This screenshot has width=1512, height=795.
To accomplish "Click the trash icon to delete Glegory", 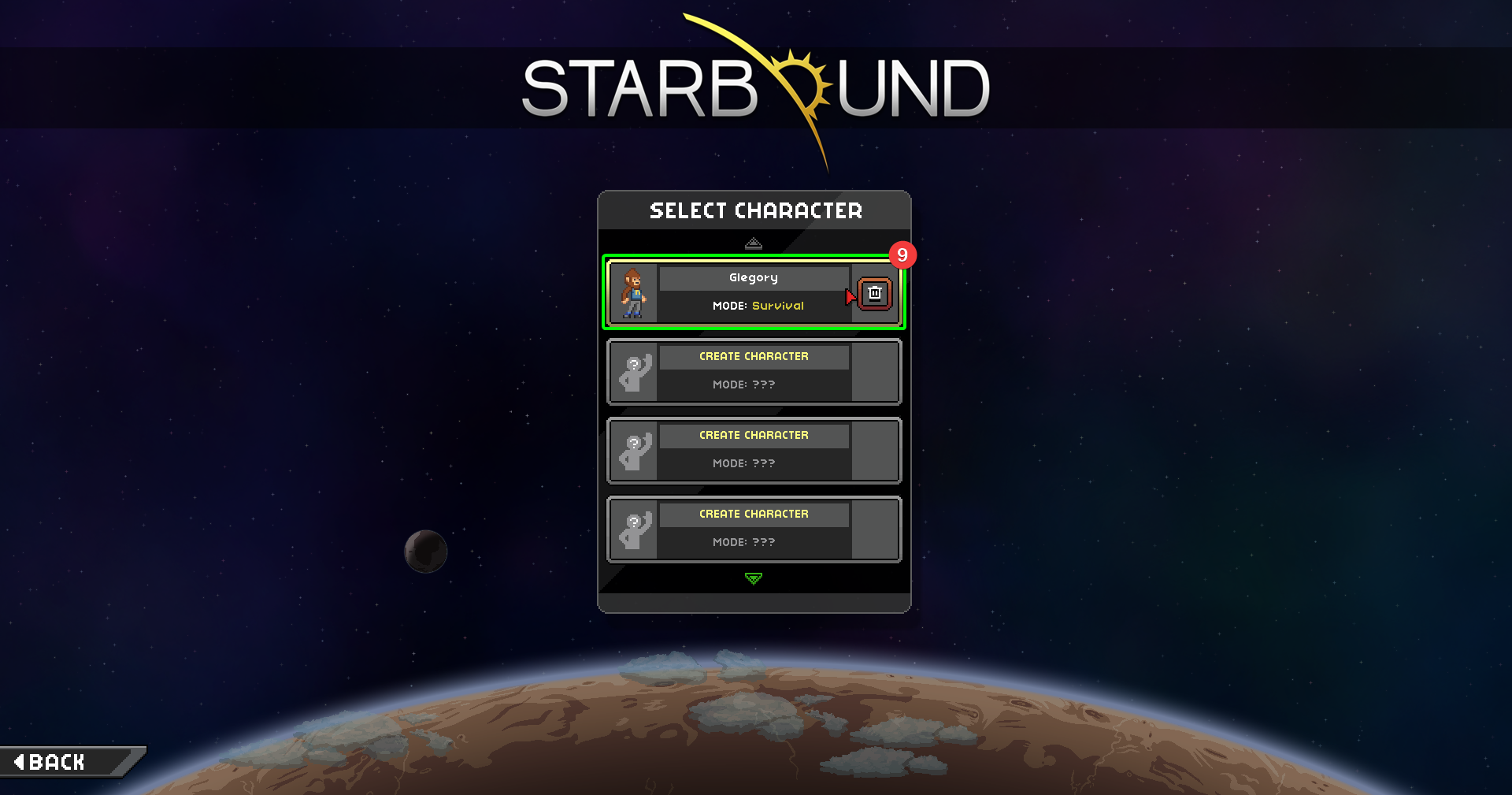I will [873, 293].
